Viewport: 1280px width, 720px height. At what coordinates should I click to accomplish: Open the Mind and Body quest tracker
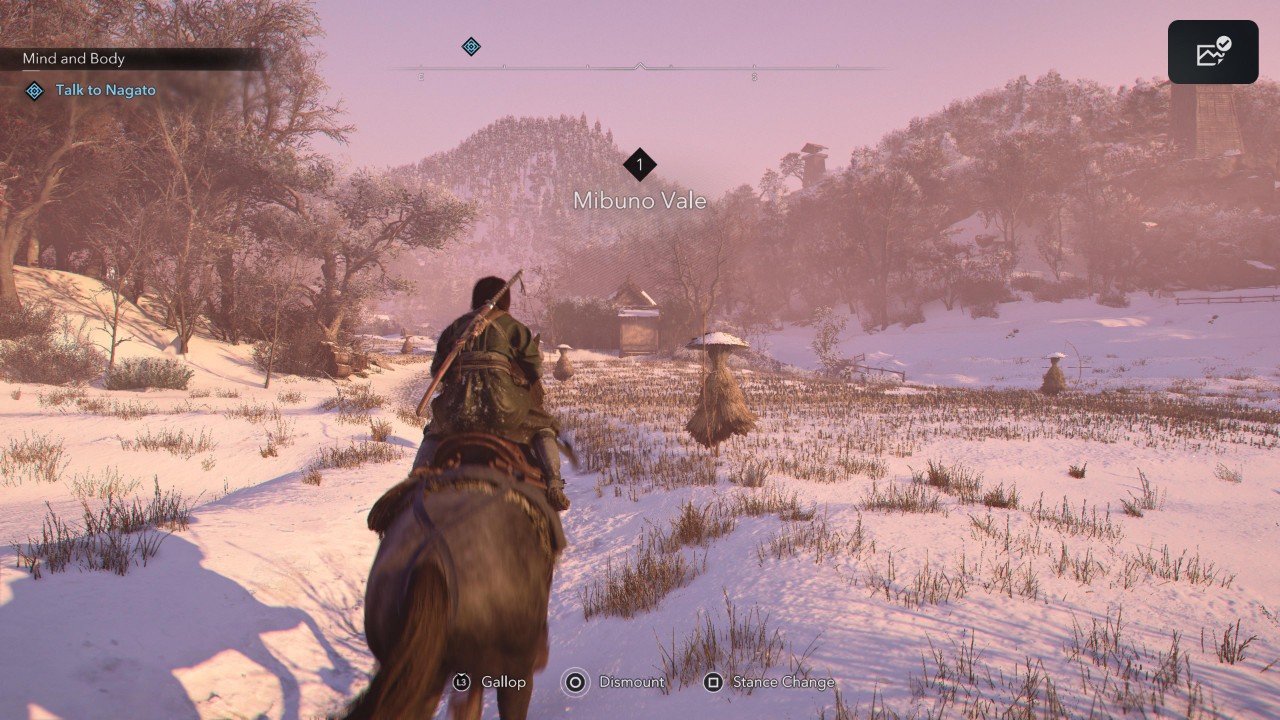point(74,59)
